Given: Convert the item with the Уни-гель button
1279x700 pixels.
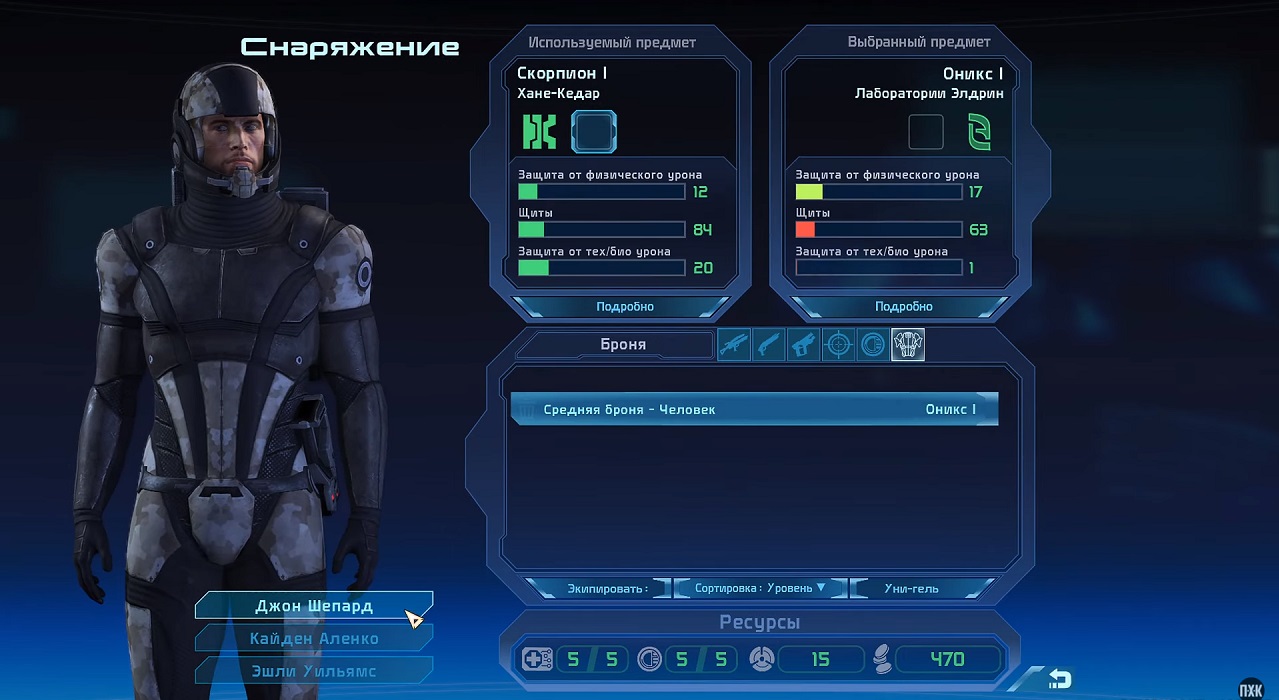Looking at the screenshot, I should coord(911,588).
